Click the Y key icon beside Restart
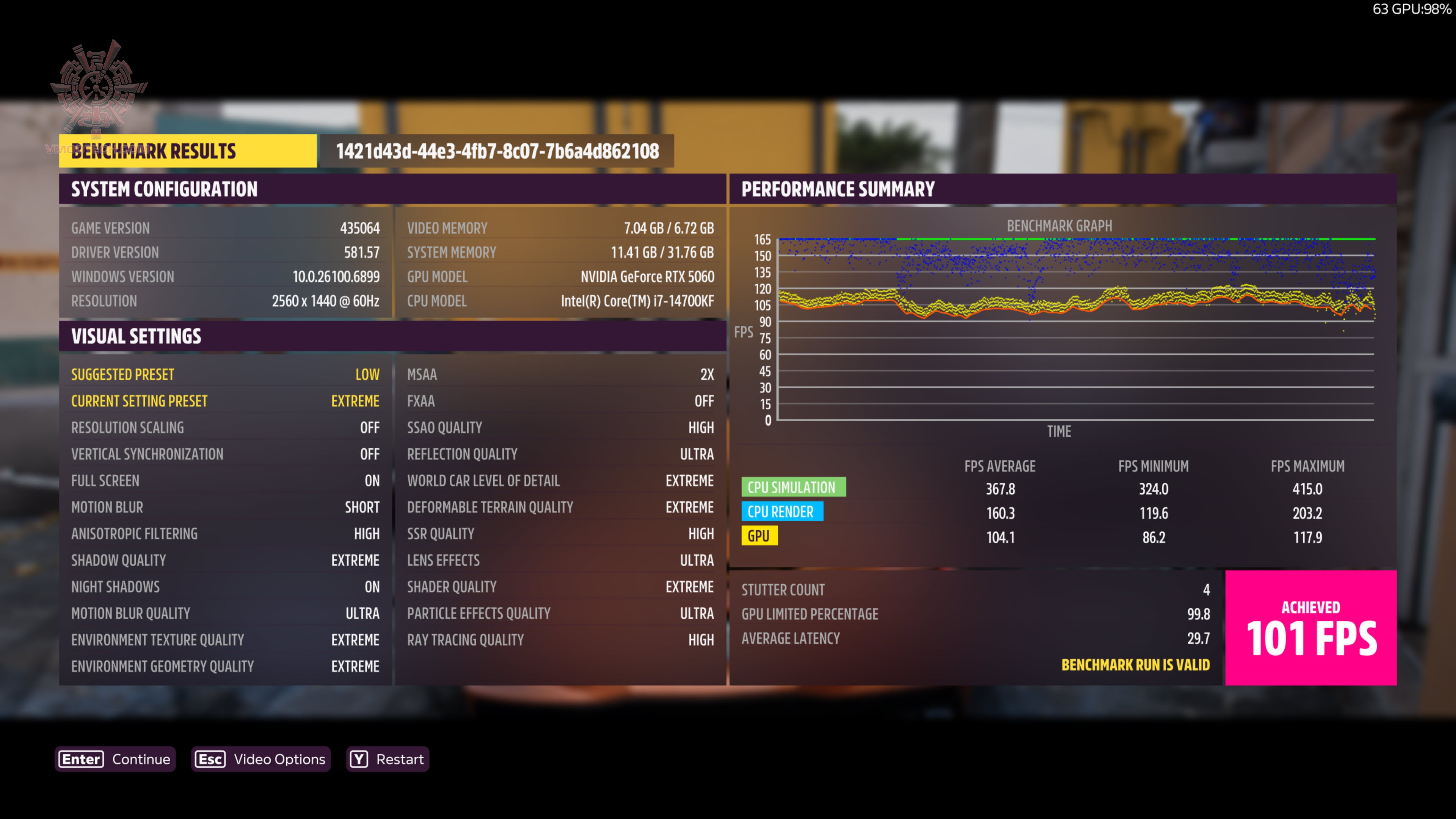 [359, 759]
